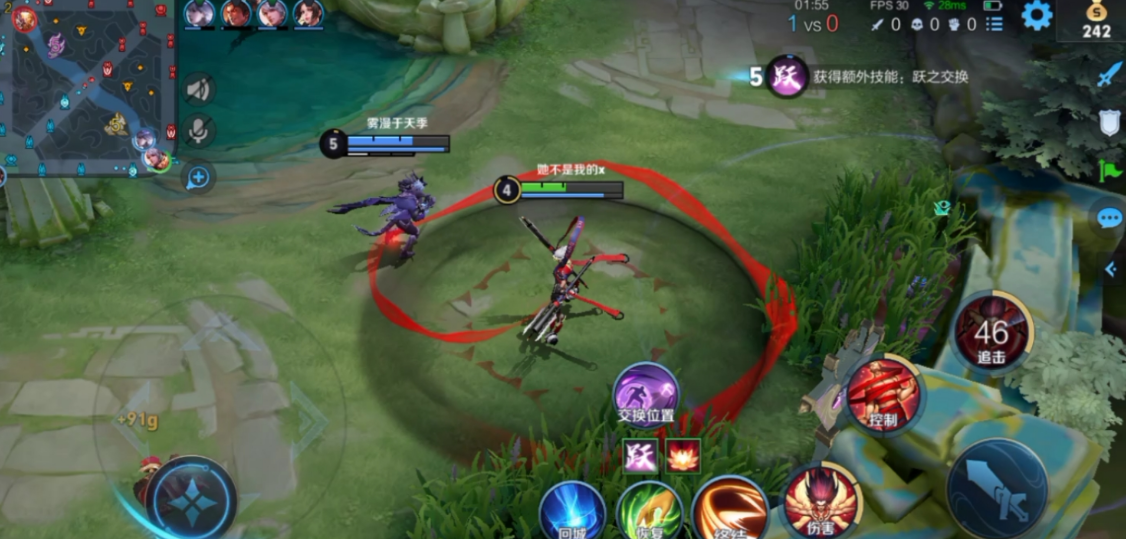1126x539 pixels.
Task: Activate the 终结 finisher summoner skill
Action: pyautogui.click(x=730, y=508)
